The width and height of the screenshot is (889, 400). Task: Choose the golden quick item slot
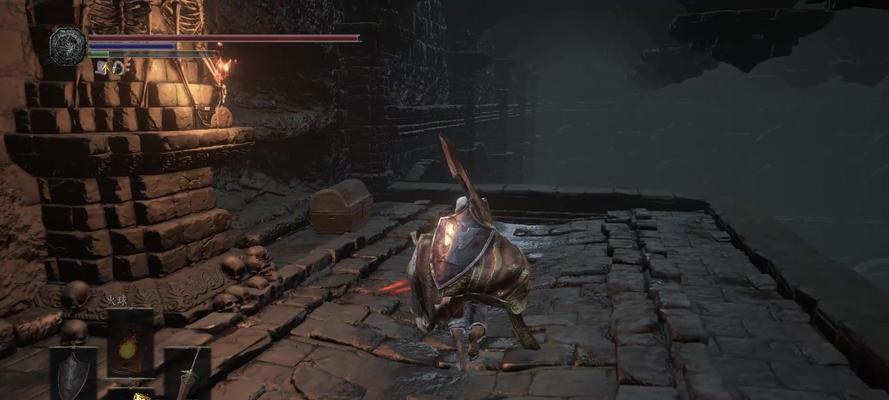pos(130,395)
